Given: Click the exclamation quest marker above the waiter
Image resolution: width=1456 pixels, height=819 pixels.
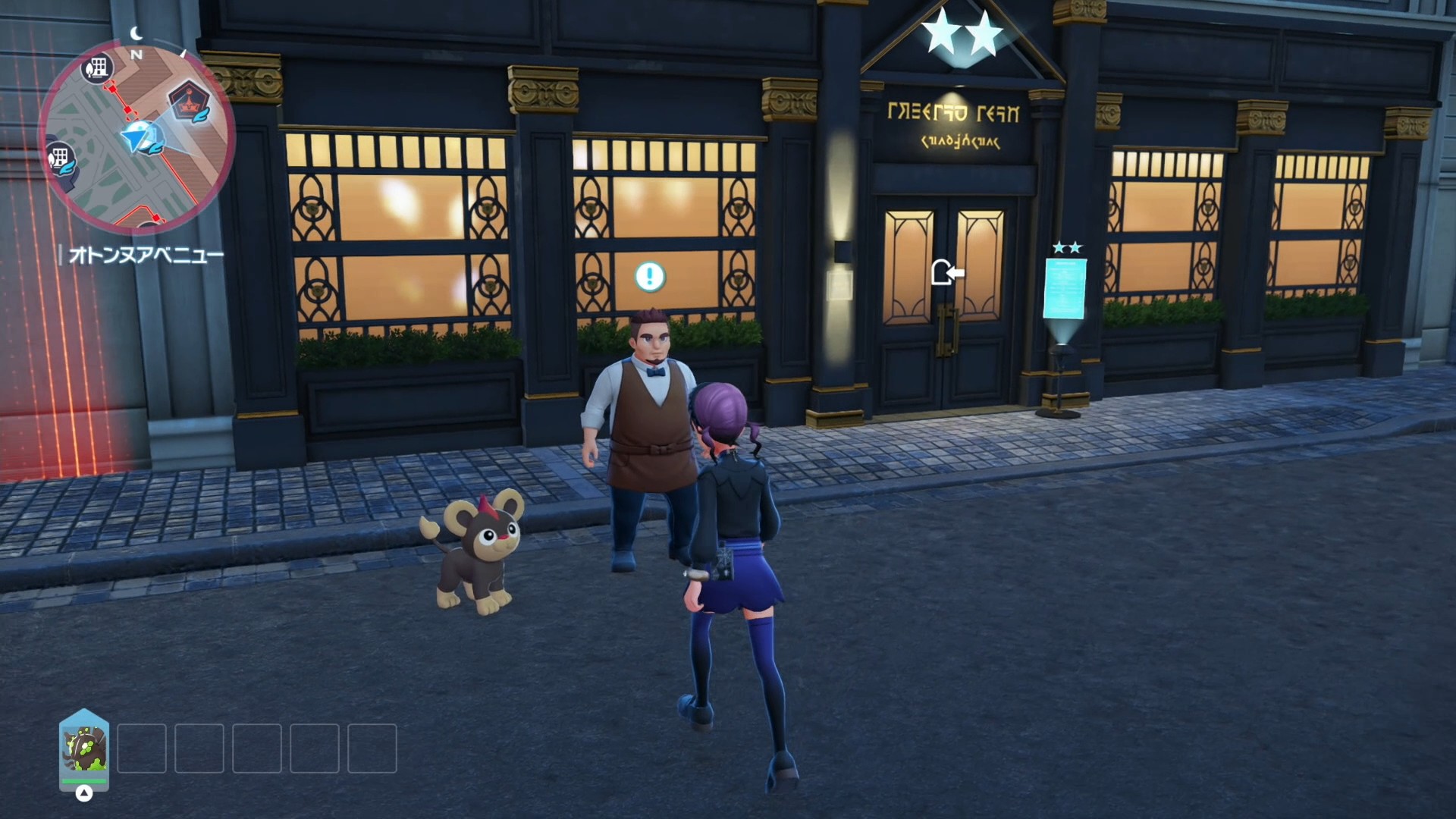Looking at the screenshot, I should (650, 277).
